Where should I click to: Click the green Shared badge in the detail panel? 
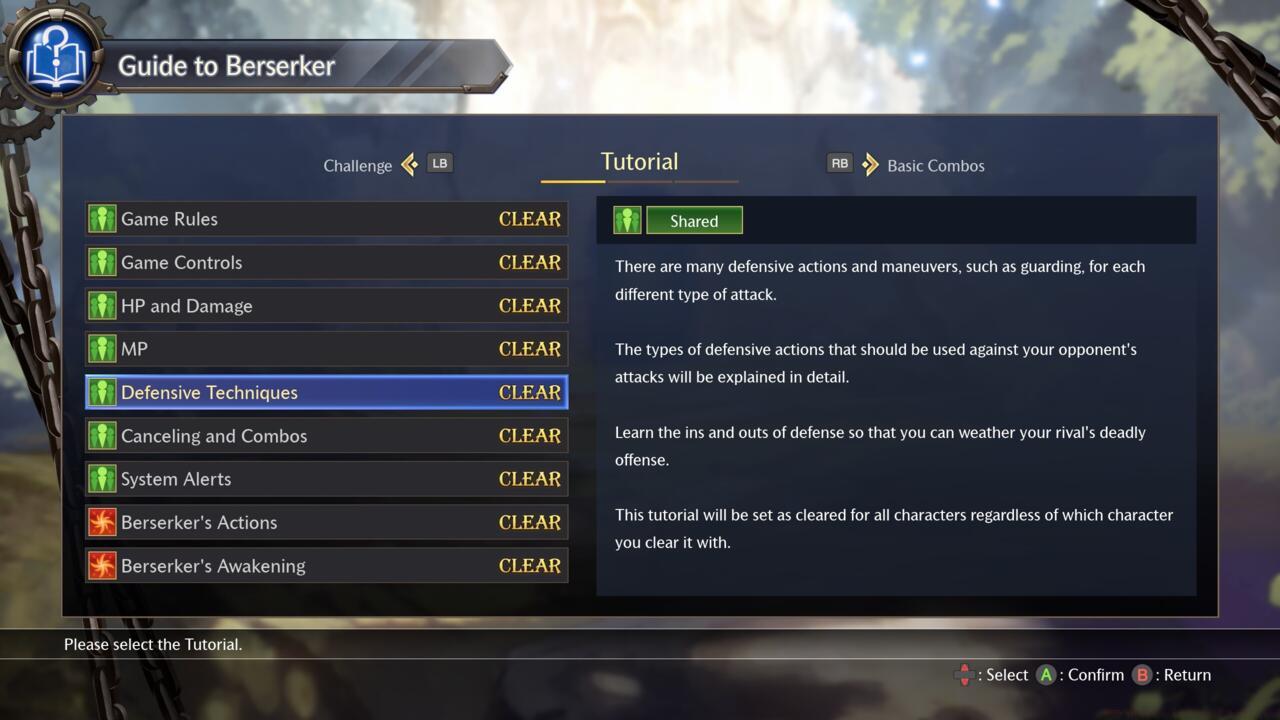[694, 220]
